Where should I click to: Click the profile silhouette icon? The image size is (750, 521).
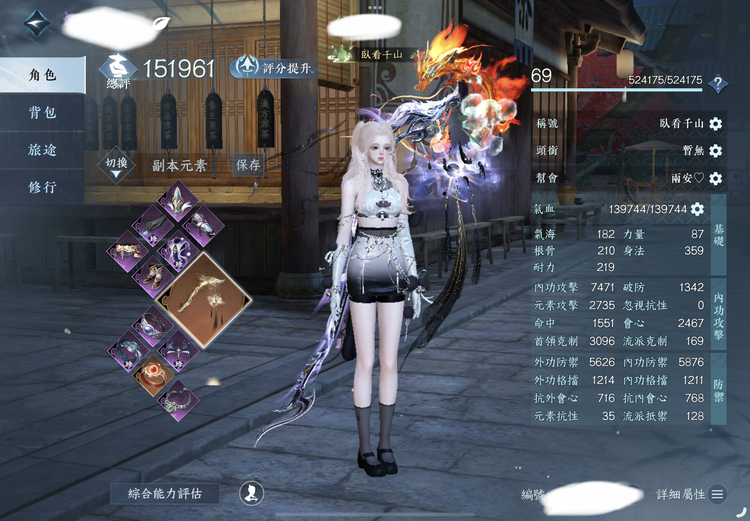pyautogui.click(x=251, y=493)
